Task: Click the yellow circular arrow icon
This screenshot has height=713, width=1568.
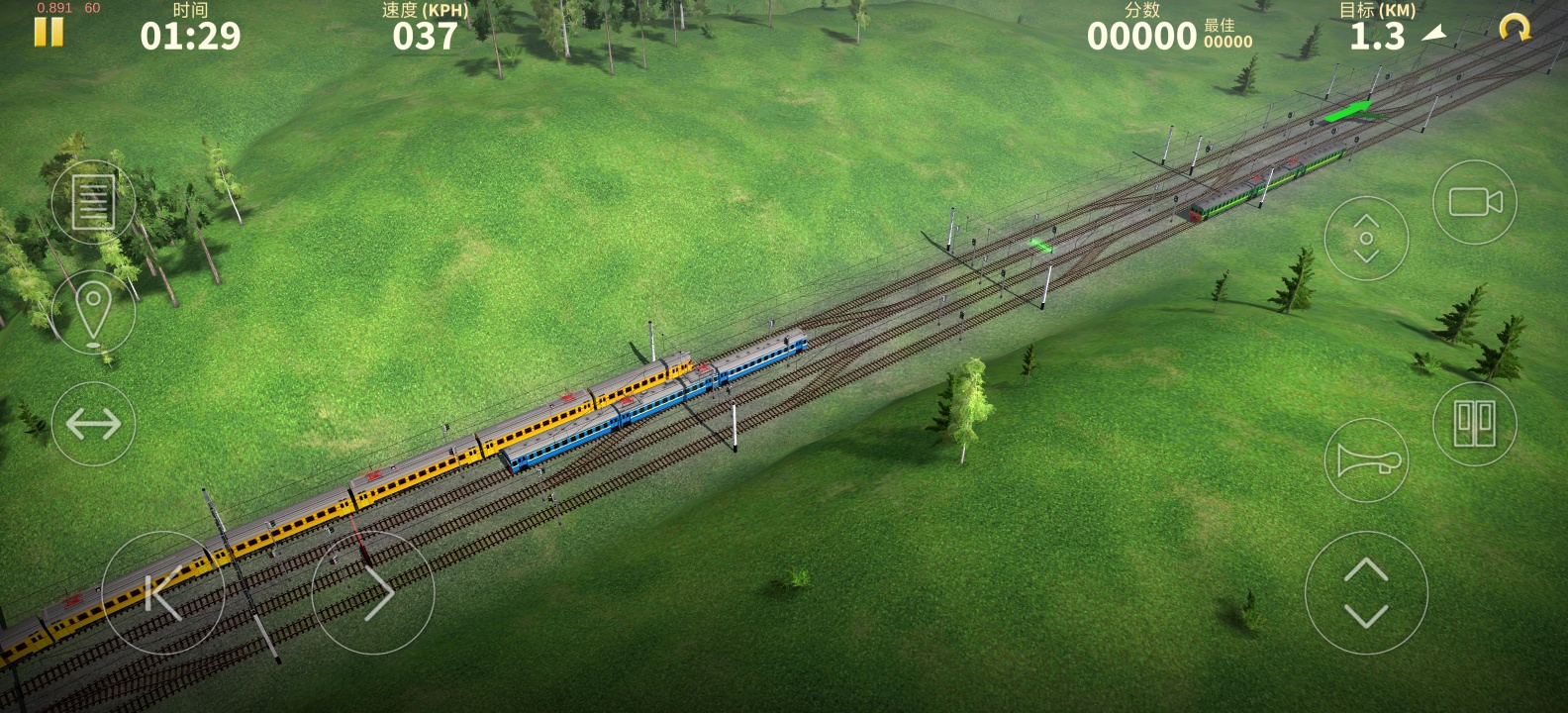Action: (1514, 29)
